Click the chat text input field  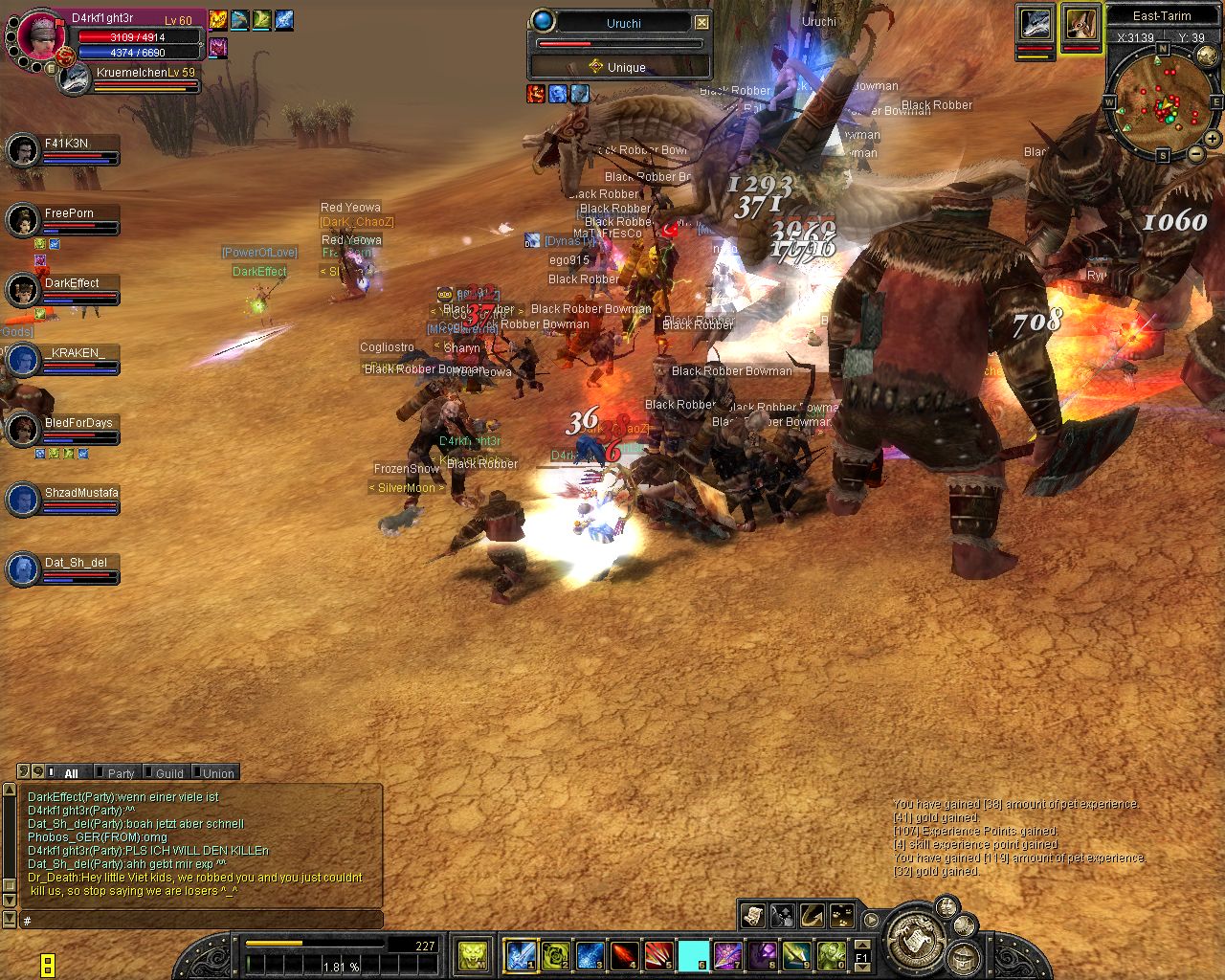201,921
